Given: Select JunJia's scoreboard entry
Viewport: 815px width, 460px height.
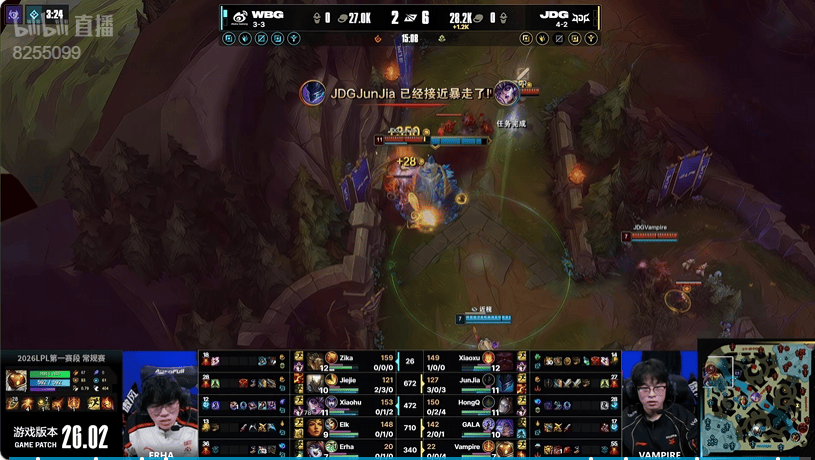Looking at the screenshot, I should tap(470, 383).
